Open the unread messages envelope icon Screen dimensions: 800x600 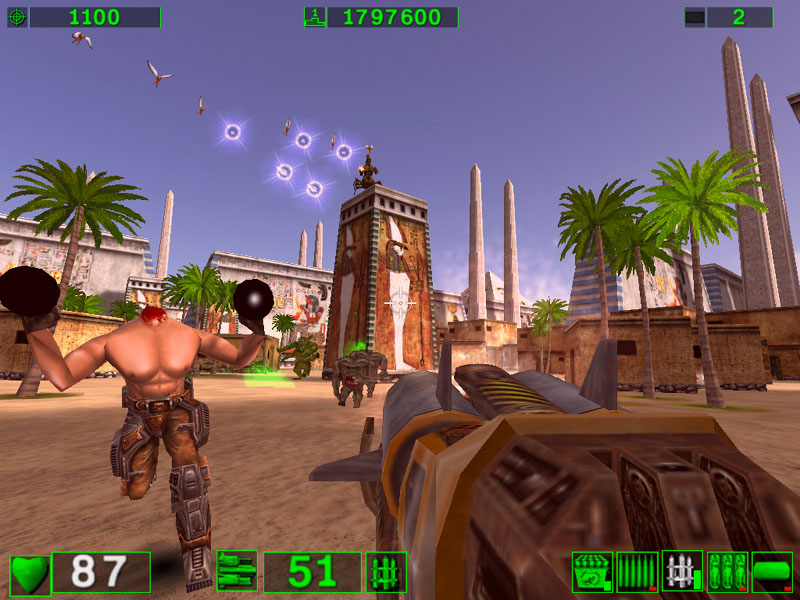click(x=695, y=17)
